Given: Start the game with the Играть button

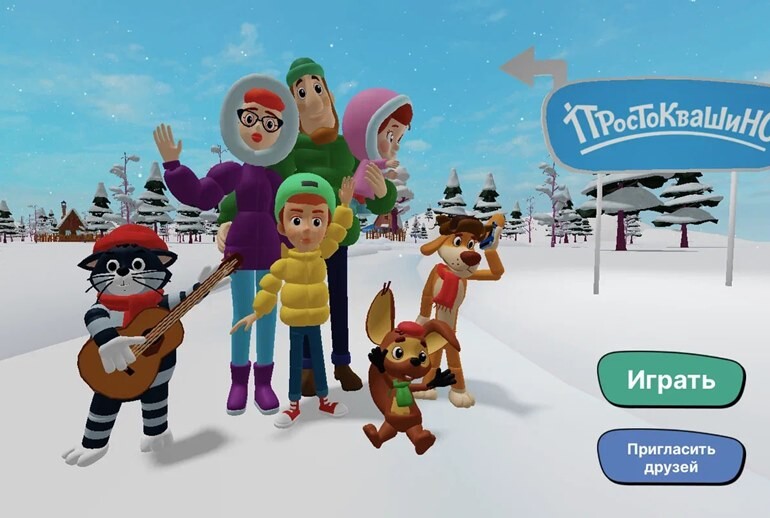Looking at the screenshot, I should 671,380.
